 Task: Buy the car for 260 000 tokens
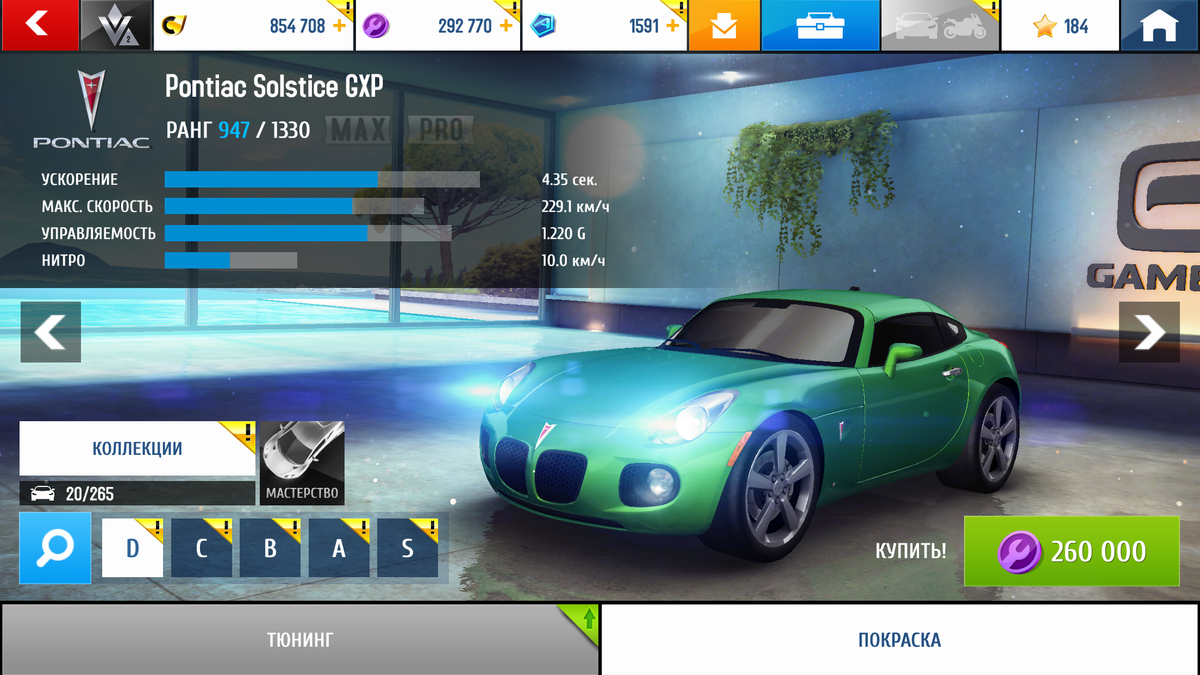[1071, 551]
